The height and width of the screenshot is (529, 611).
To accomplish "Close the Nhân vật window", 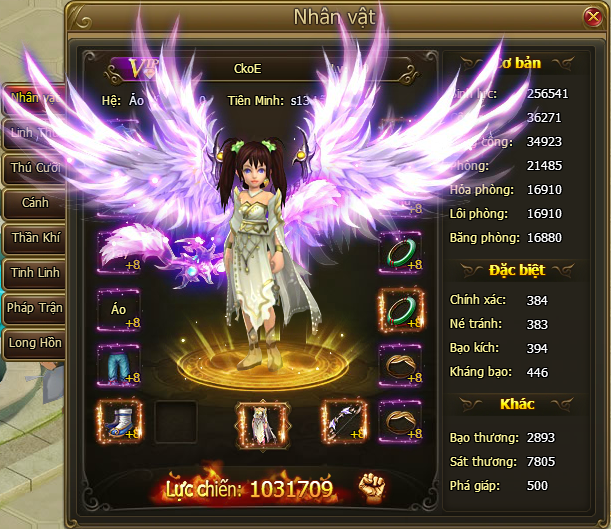I will (592, 17).
